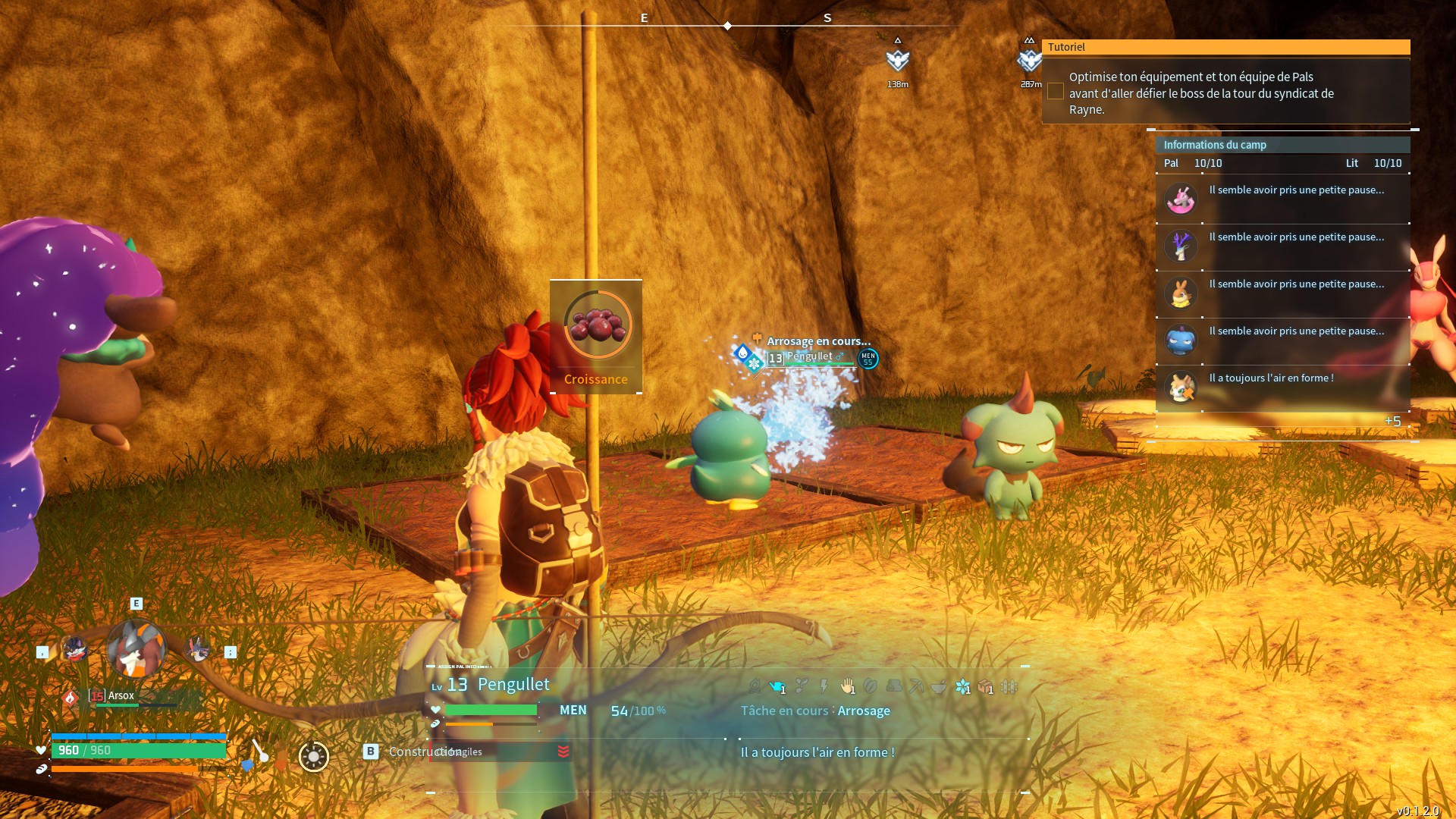This screenshot has height=819, width=1456.
Task: Click the berry Croissance growth icon
Action: click(x=598, y=325)
